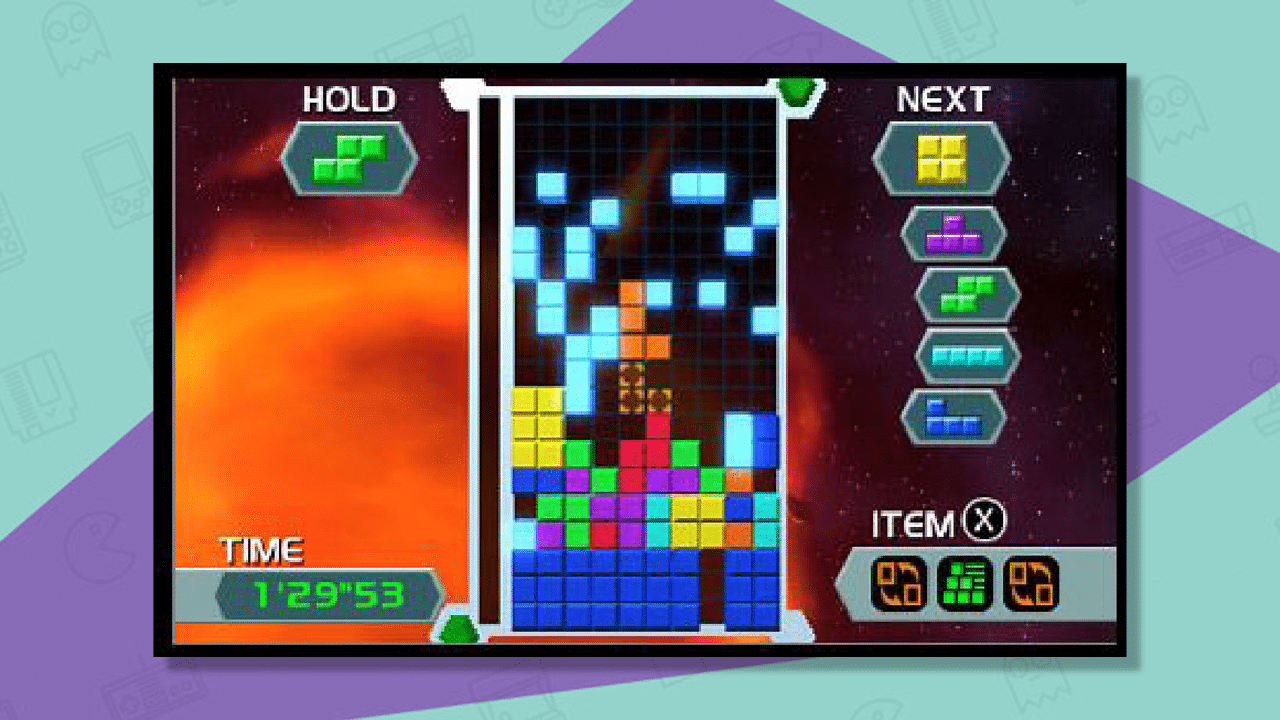Click the cyan I-piece preview
This screenshot has width=1280, height=720.
pos(966,353)
